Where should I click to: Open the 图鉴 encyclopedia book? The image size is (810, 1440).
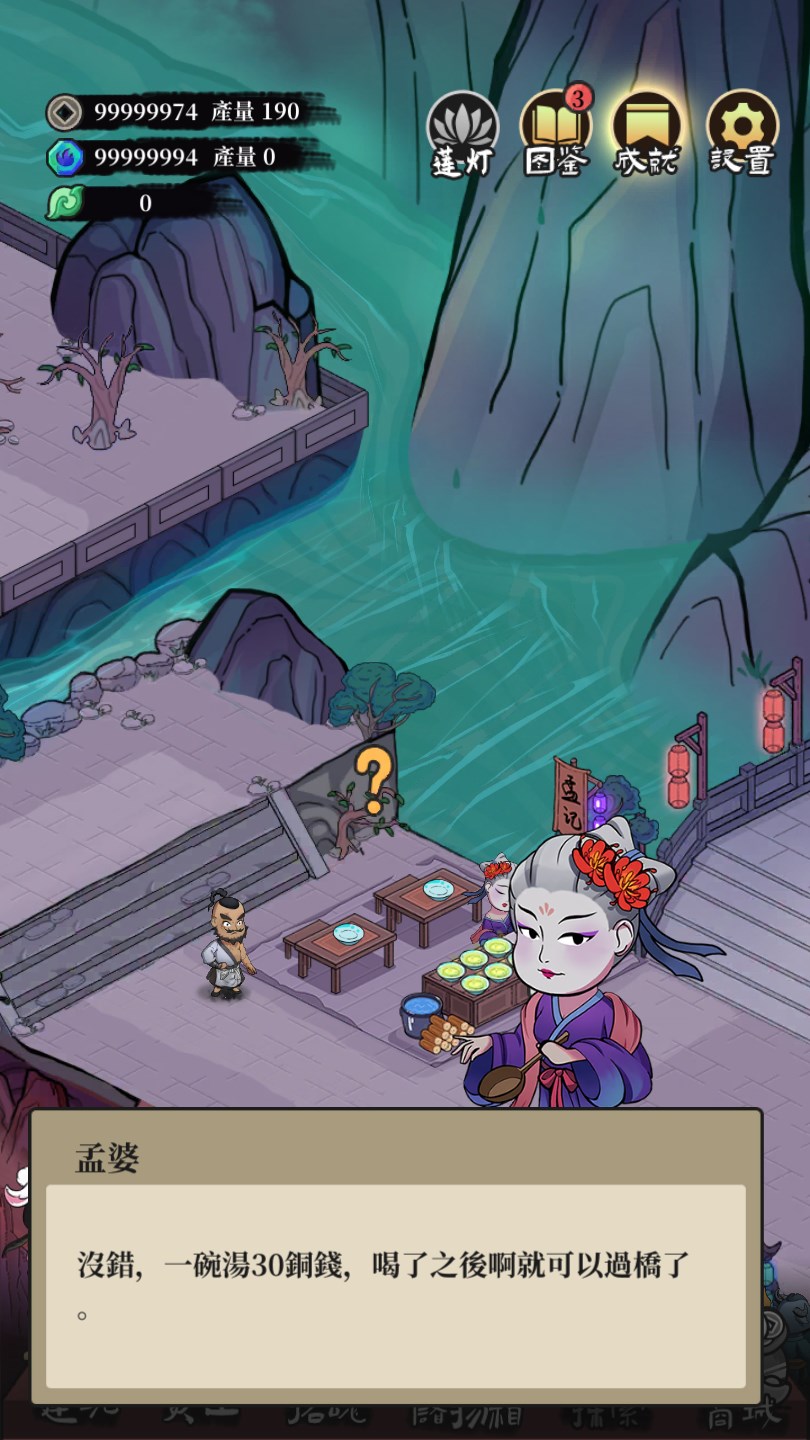point(555,134)
